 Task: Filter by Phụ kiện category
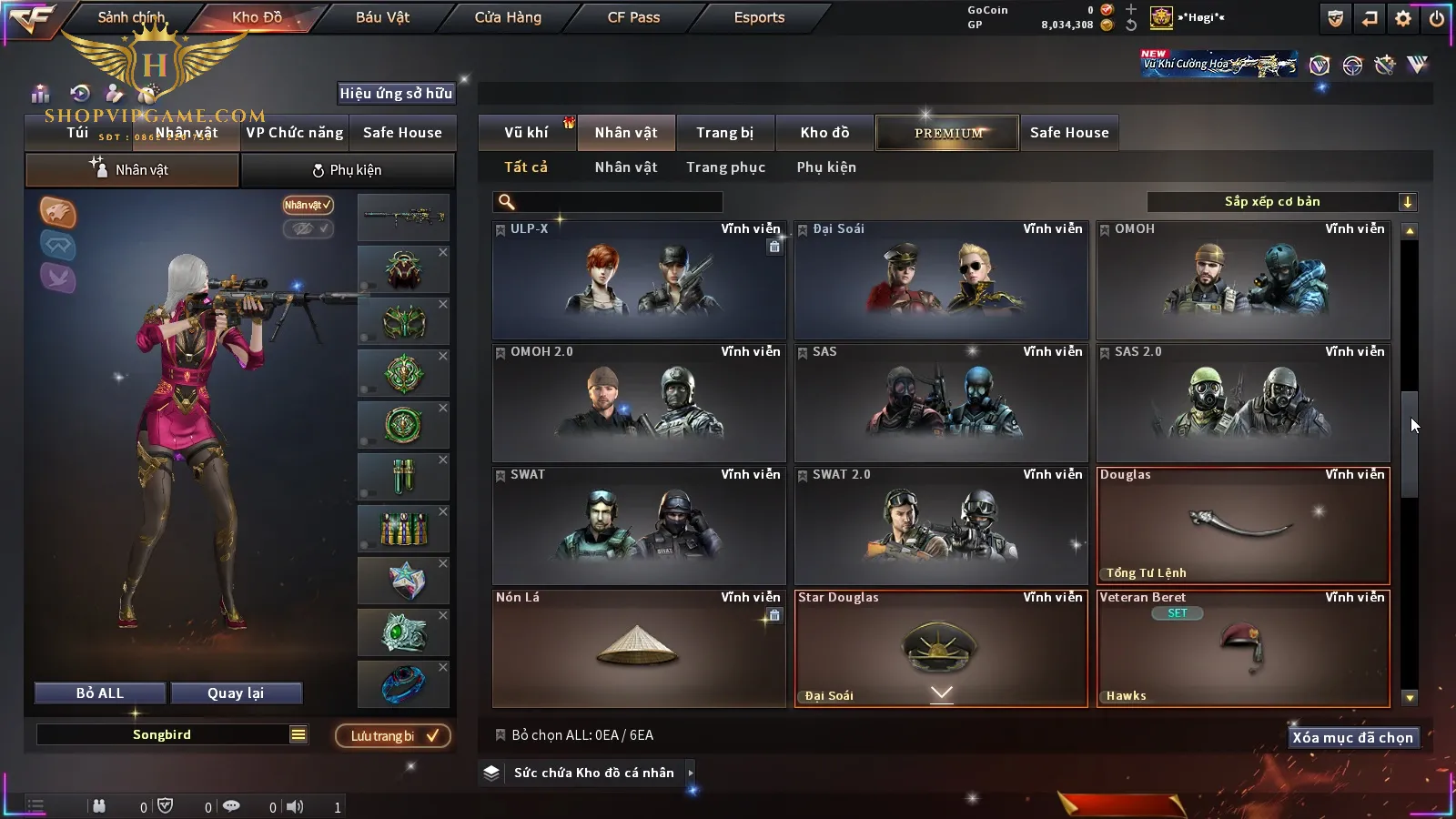tap(826, 167)
